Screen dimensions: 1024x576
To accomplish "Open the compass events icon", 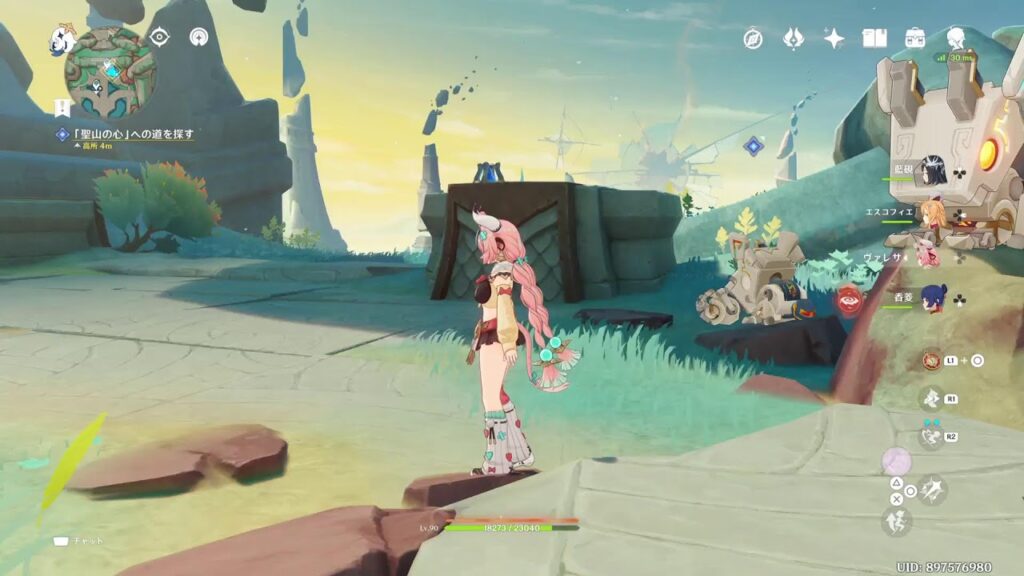I will 753,38.
